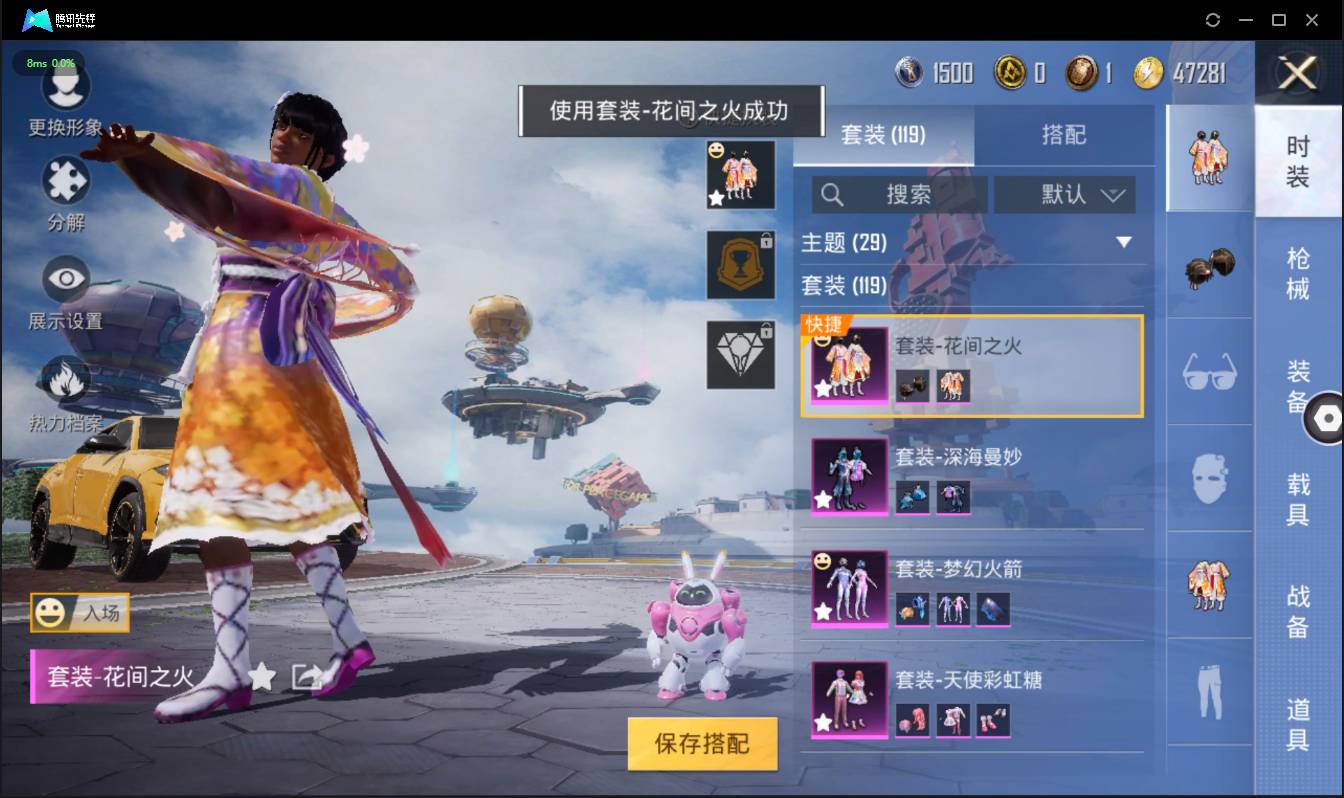Viewport: 1344px width, 798px height.
Task: Select the full outfit category at sidebar top
Action: coord(1209,160)
